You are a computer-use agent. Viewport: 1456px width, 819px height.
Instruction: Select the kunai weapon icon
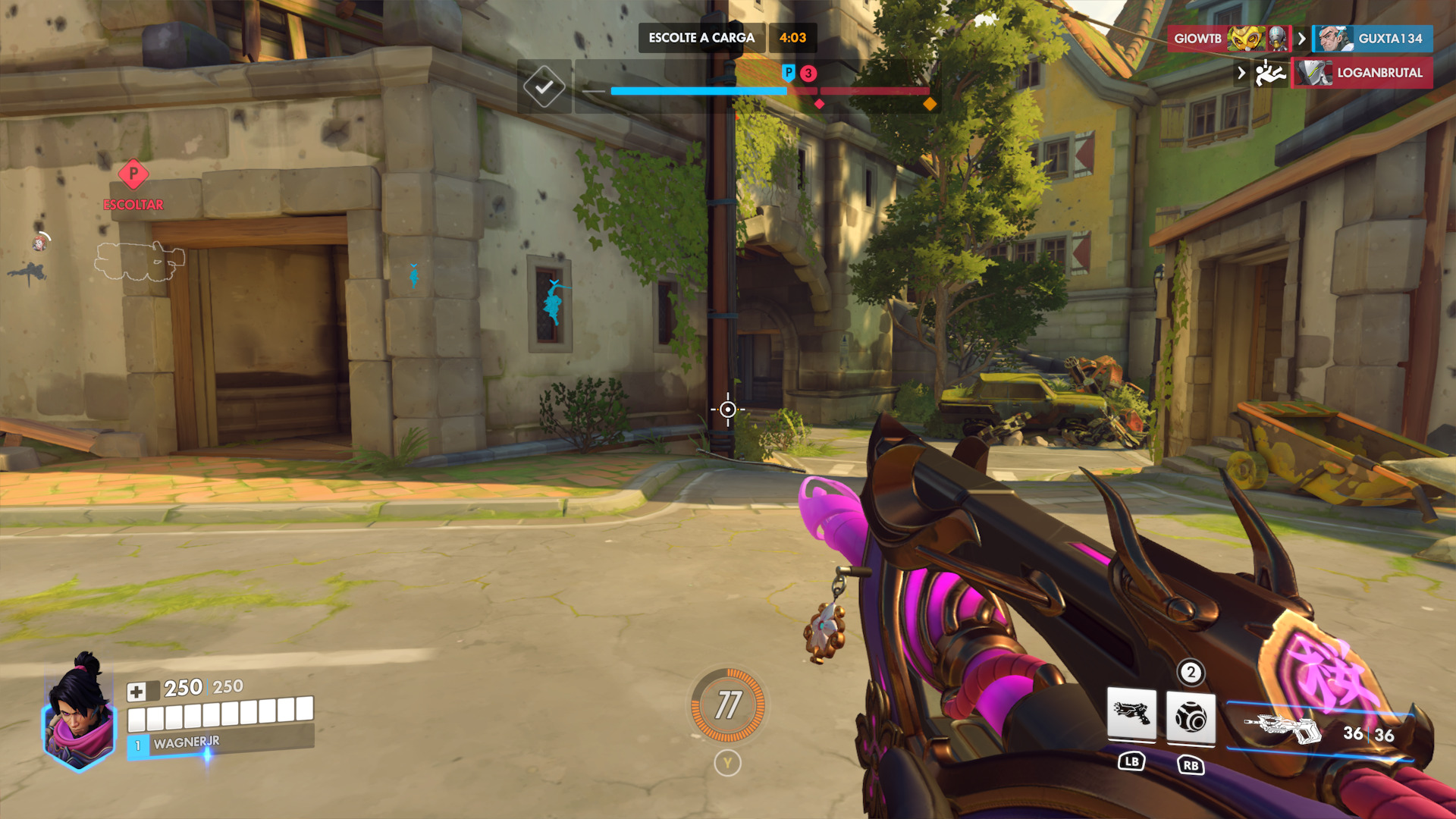(1282, 730)
